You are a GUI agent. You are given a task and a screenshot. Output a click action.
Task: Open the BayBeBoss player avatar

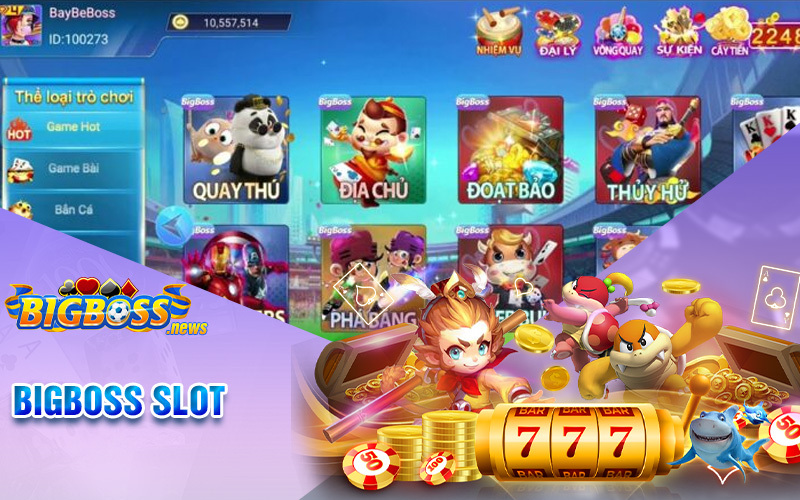21,24
